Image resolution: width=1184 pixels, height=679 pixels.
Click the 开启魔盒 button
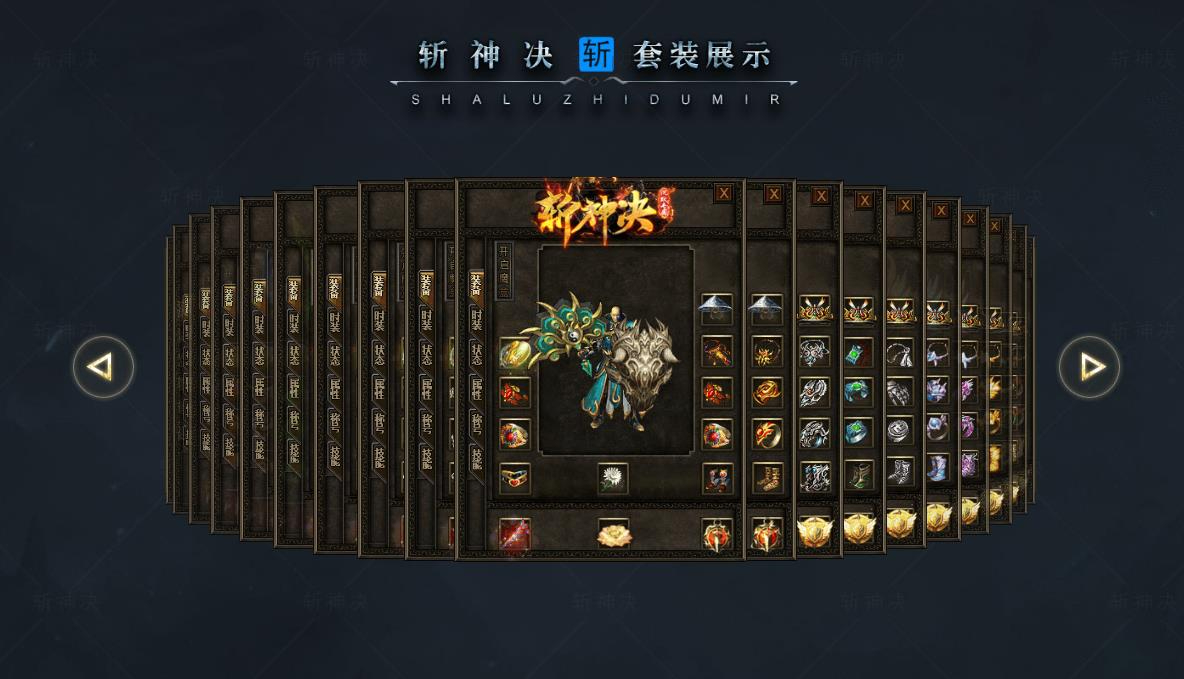tap(504, 268)
